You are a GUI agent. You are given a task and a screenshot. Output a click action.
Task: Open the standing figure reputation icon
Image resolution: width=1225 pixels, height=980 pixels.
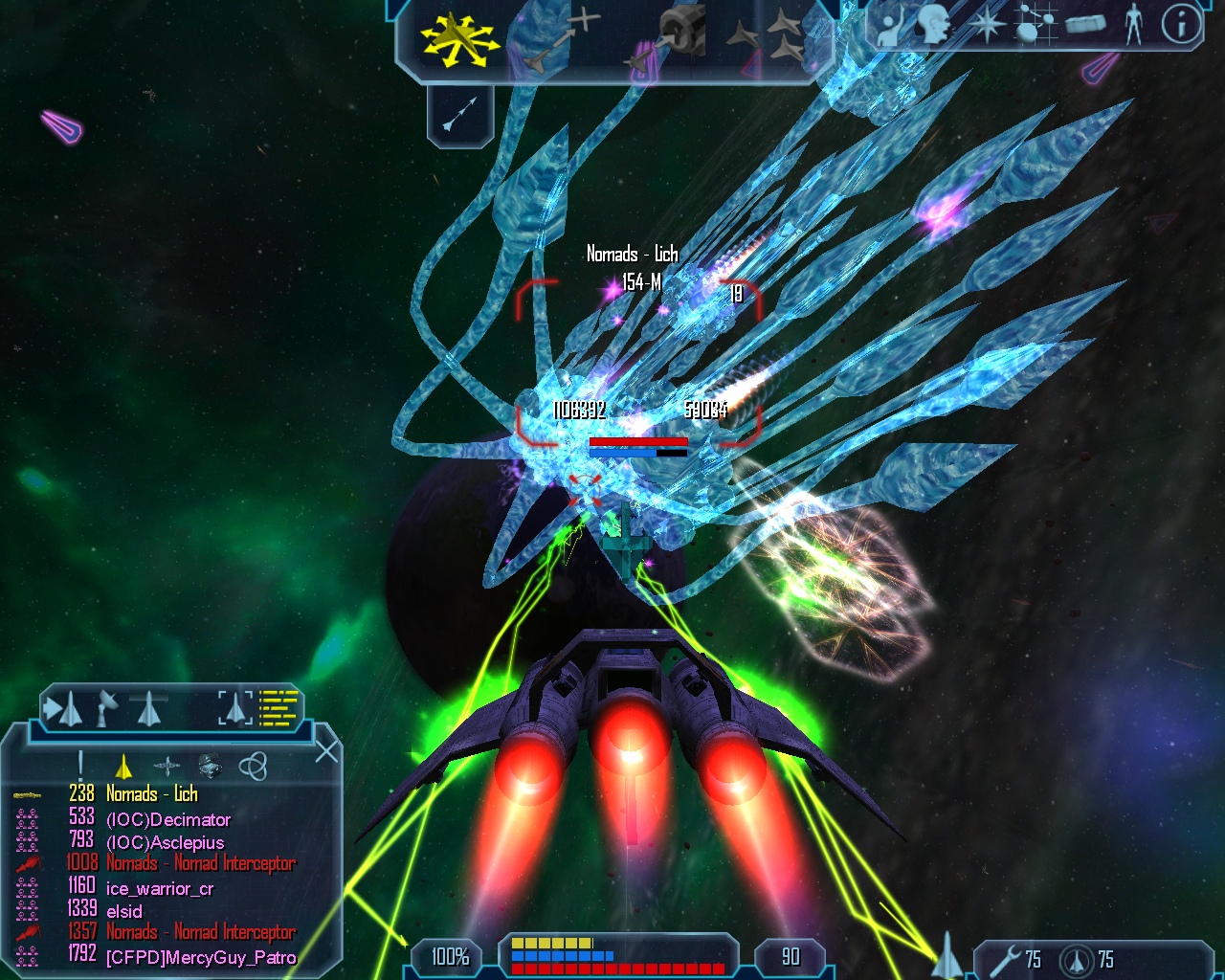coord(1134,26)
